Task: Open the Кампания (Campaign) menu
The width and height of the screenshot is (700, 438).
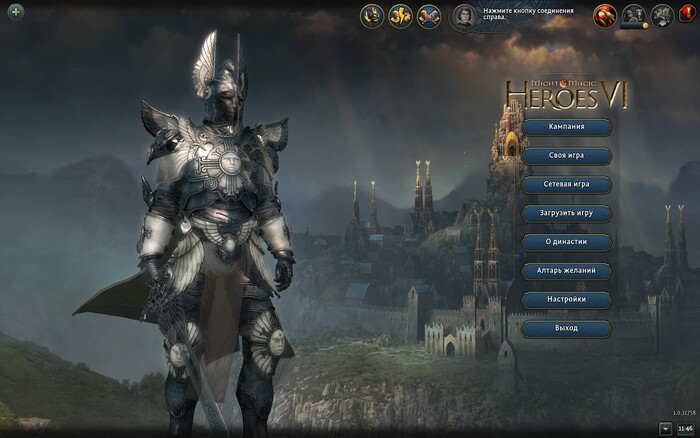Action: pos(566,127)
